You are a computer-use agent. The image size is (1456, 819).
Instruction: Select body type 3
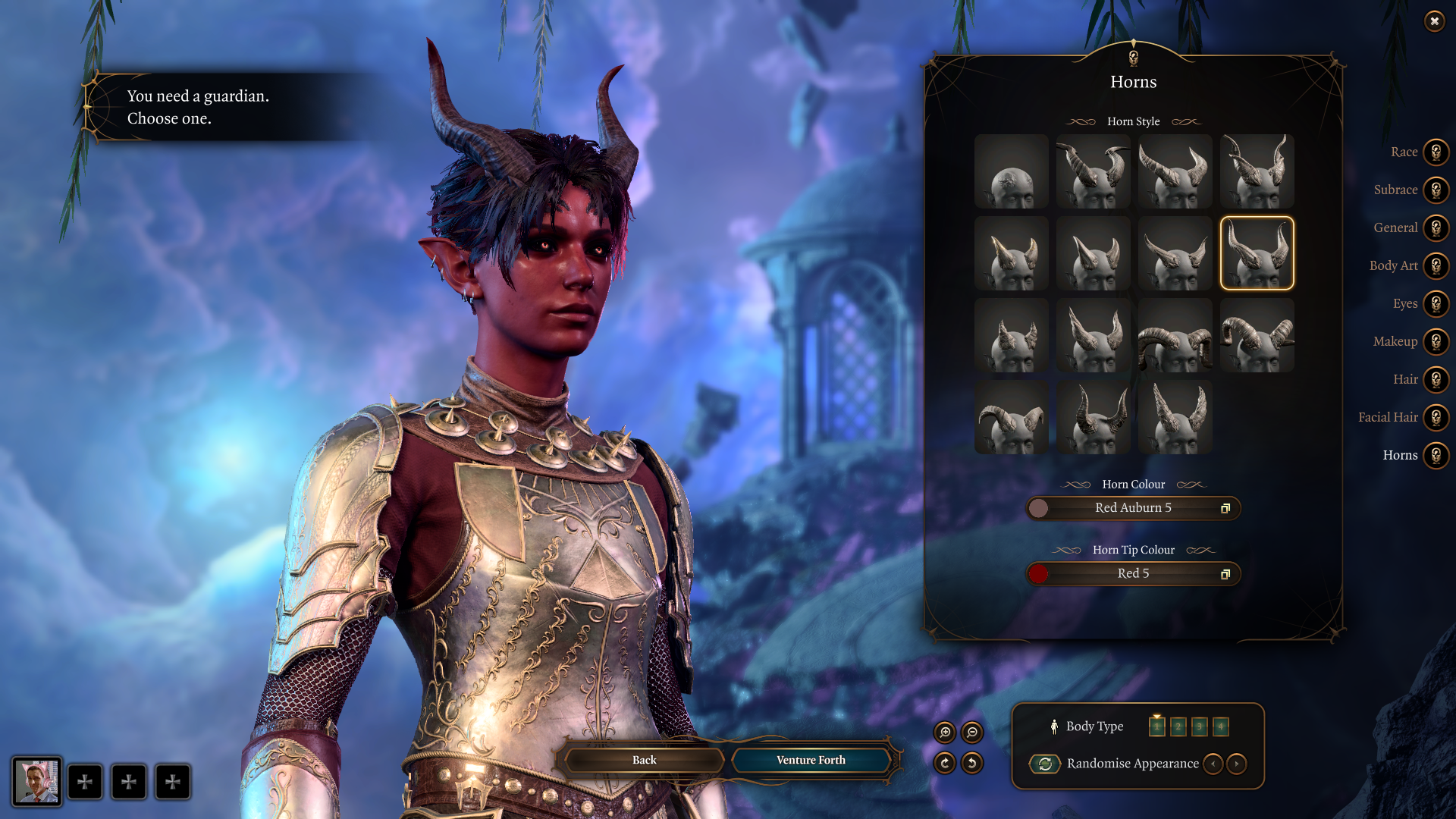1199,726
